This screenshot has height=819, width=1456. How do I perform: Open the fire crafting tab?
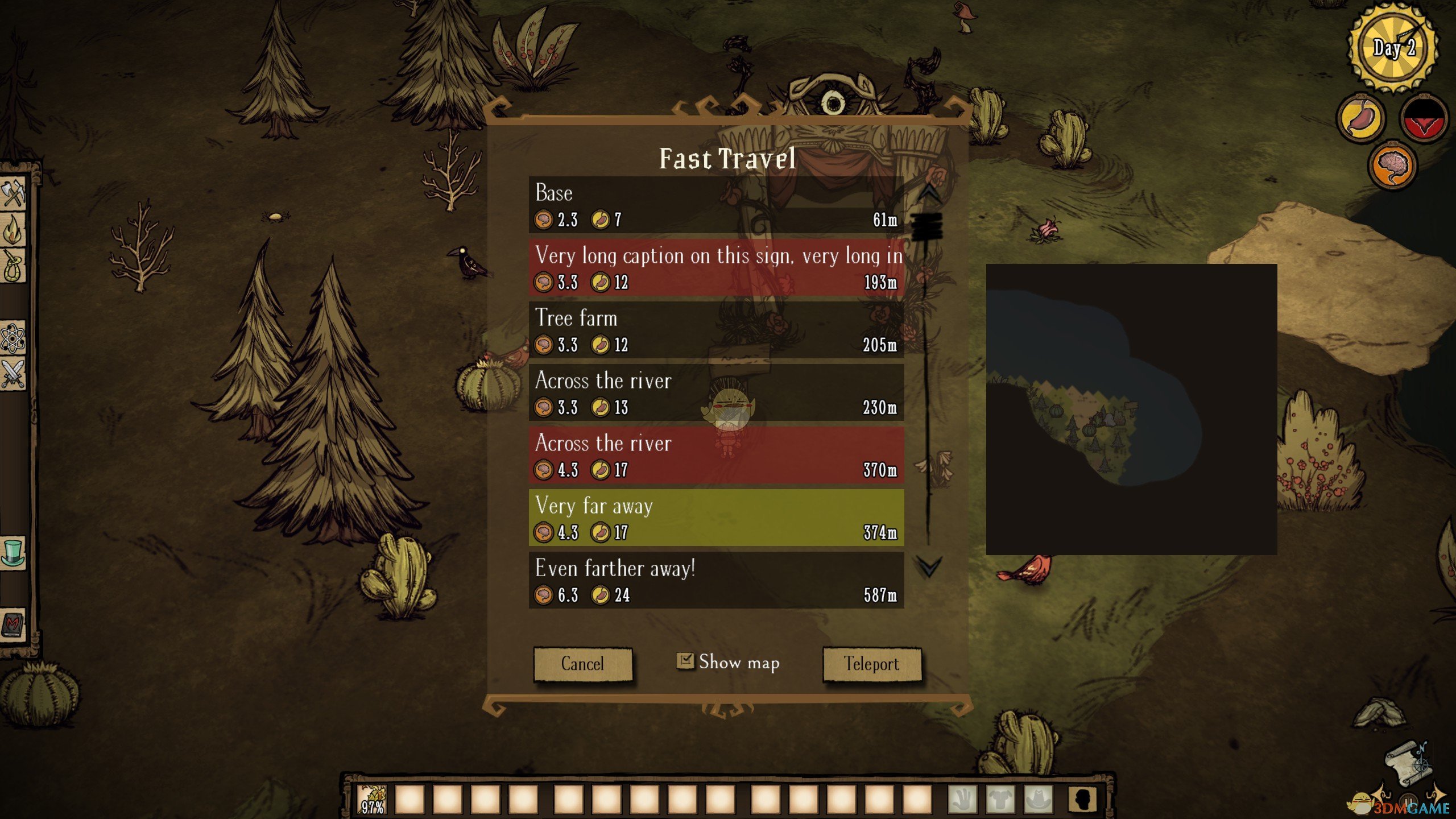click(x=13, y=230)
